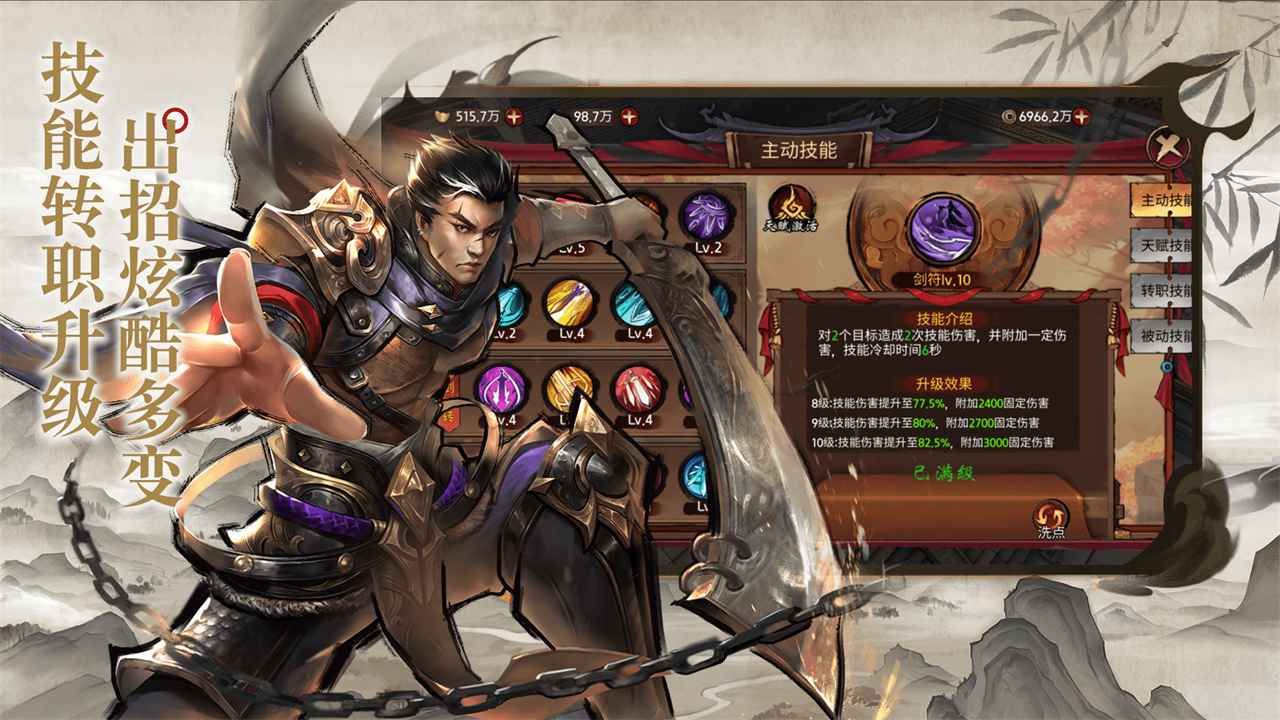
Task: Switch to the 天赋技能 tab
Action: [x=1163, y=245]
